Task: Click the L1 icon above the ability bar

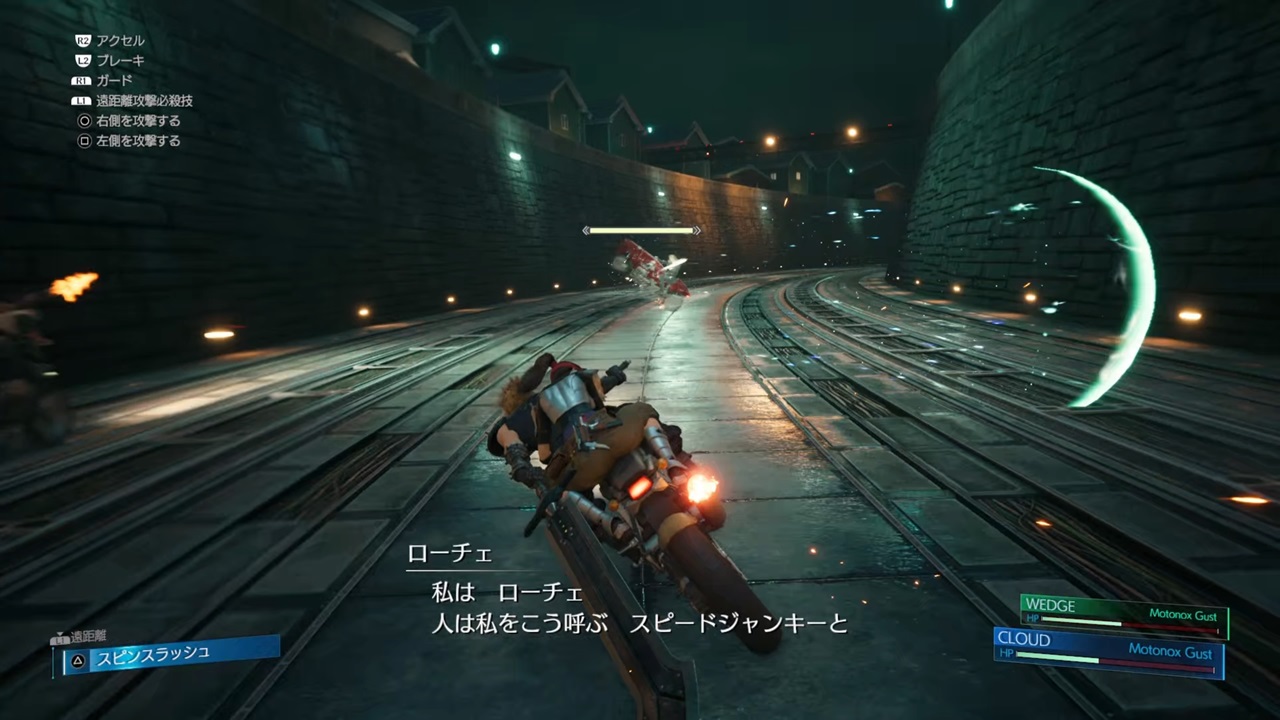Action: click(x=60, y=638)
